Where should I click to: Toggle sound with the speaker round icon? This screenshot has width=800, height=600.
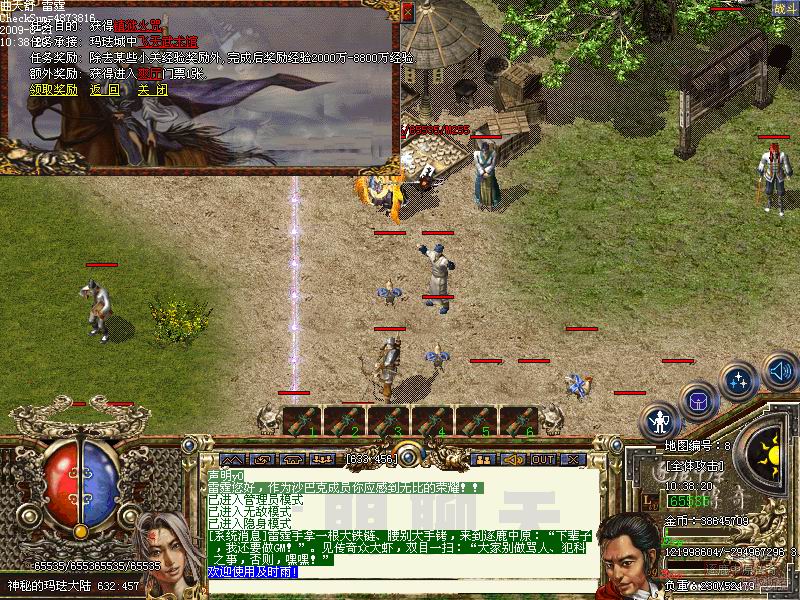coord(780,372)
